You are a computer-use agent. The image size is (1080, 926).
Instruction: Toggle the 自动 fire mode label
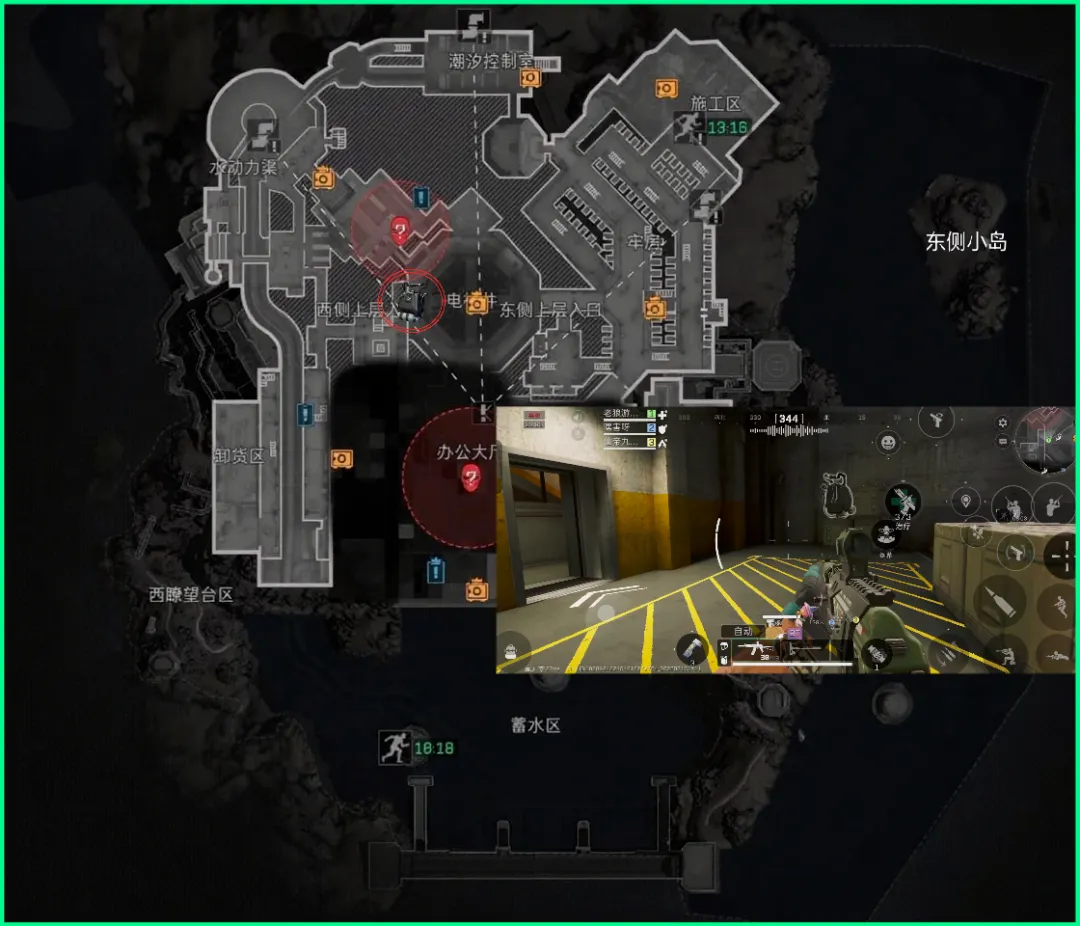tap(743, 631)
